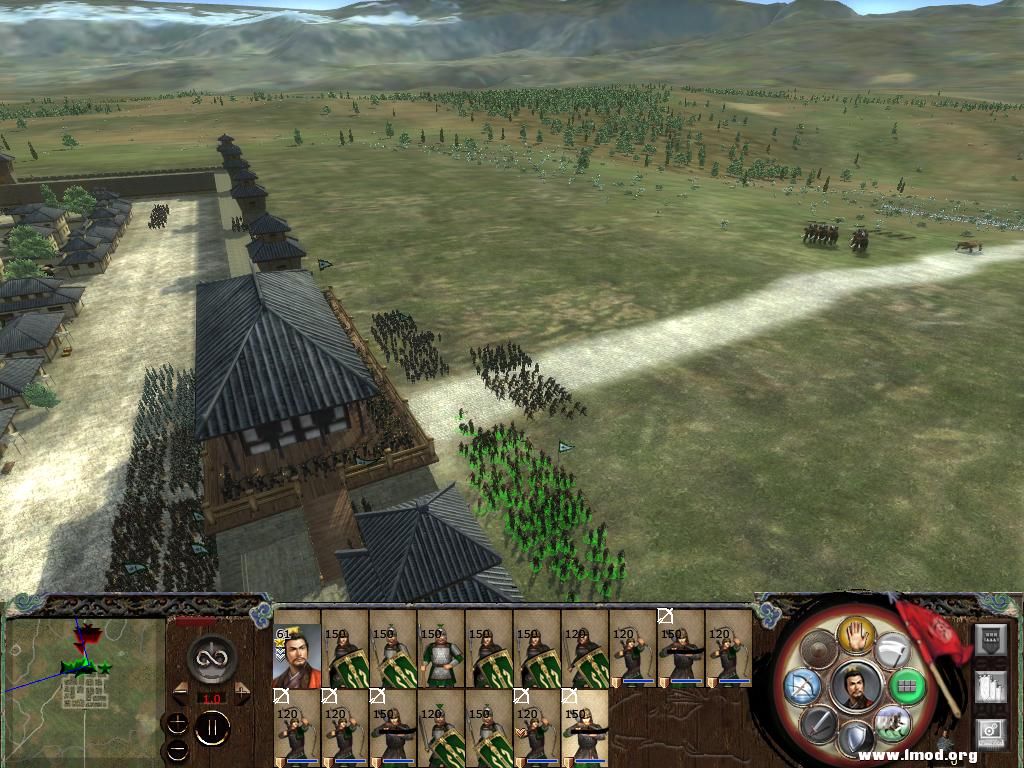
Task: Open the gear options side button
Action: pos(990,733)
